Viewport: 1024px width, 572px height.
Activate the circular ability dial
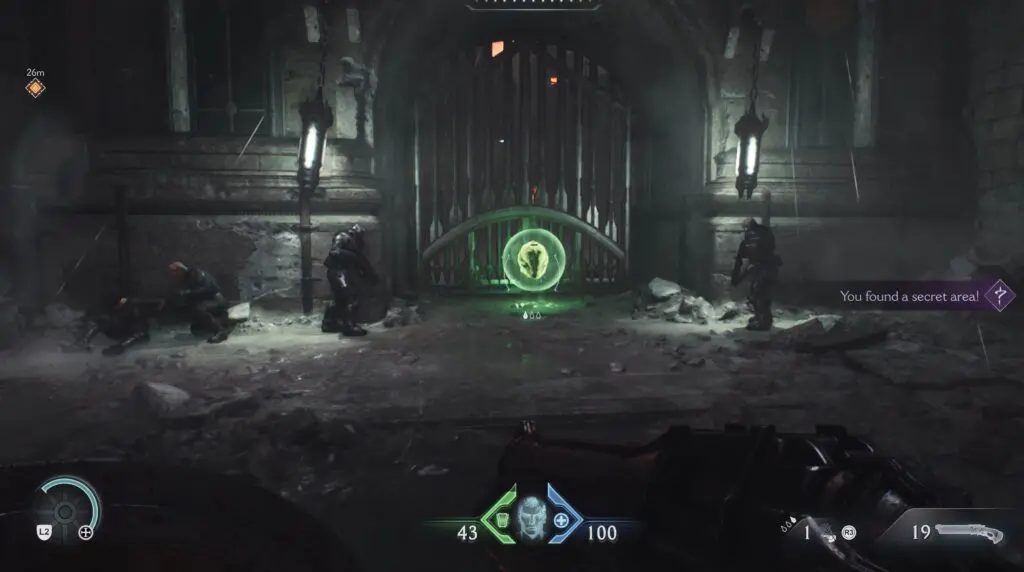[66, 510]
